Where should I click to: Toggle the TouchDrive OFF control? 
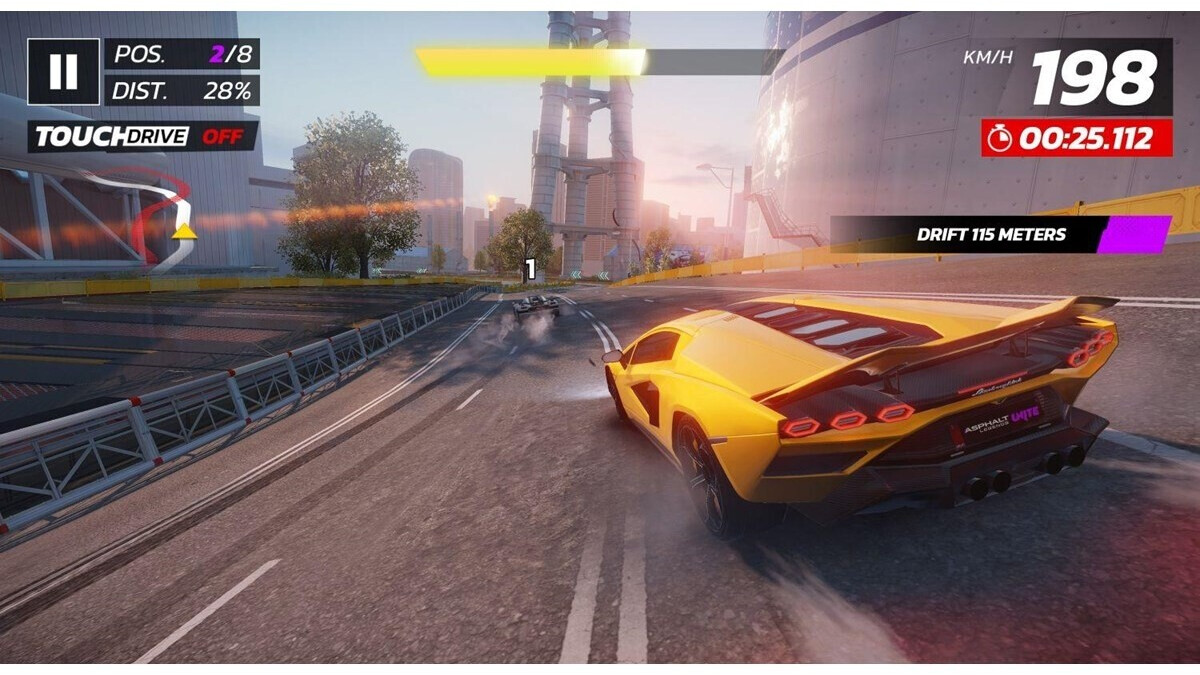(142, 137)
